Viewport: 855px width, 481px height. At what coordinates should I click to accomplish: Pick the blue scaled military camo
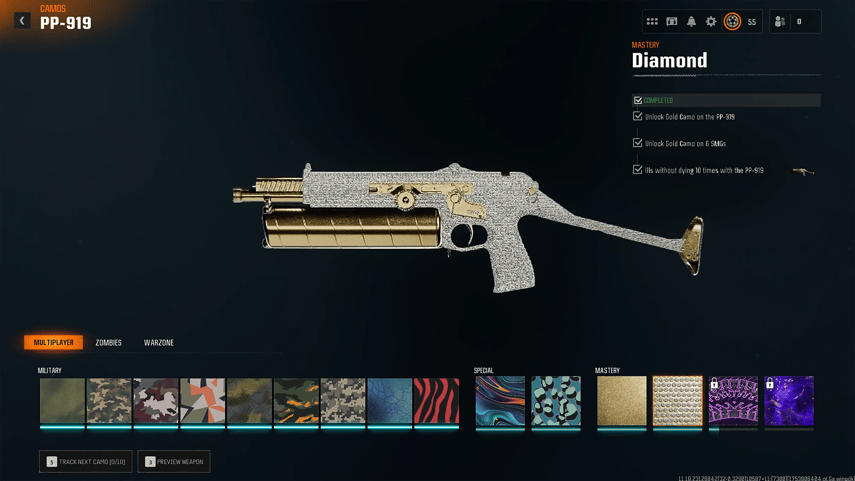pyautogui.click(x=389, y=401)
